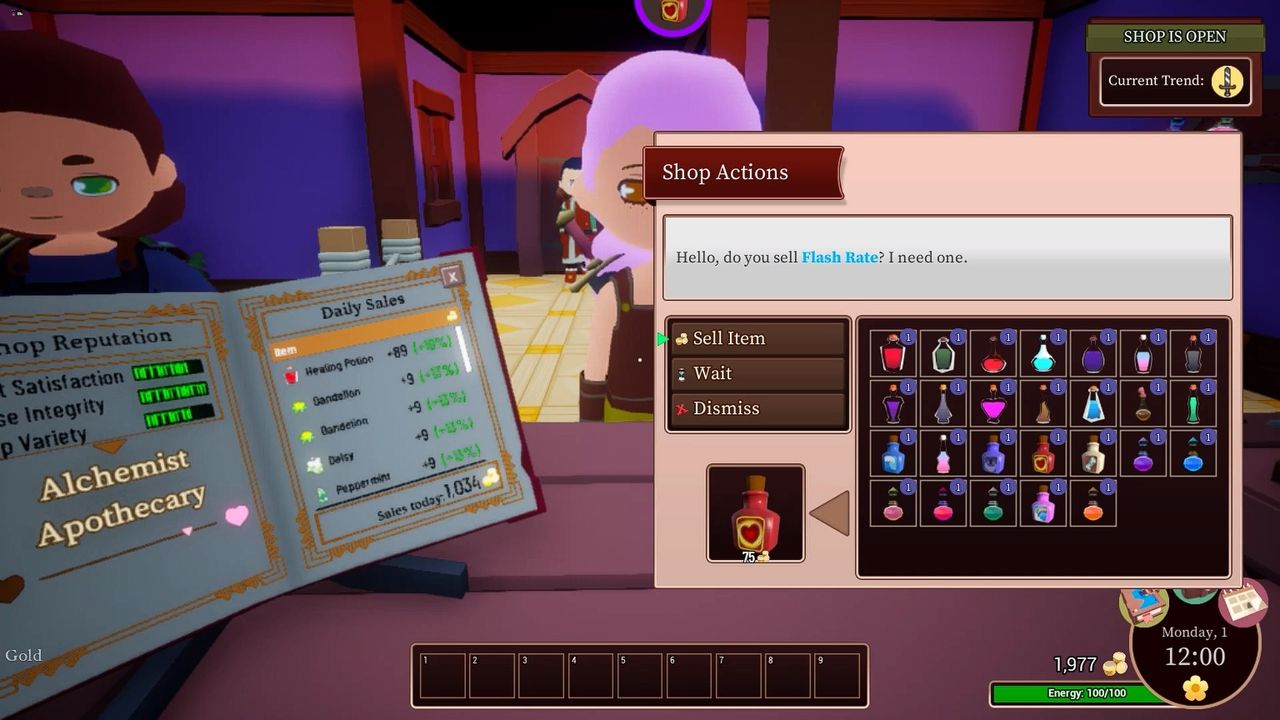Select the cyan potion flask in top row

point(1042,358)
